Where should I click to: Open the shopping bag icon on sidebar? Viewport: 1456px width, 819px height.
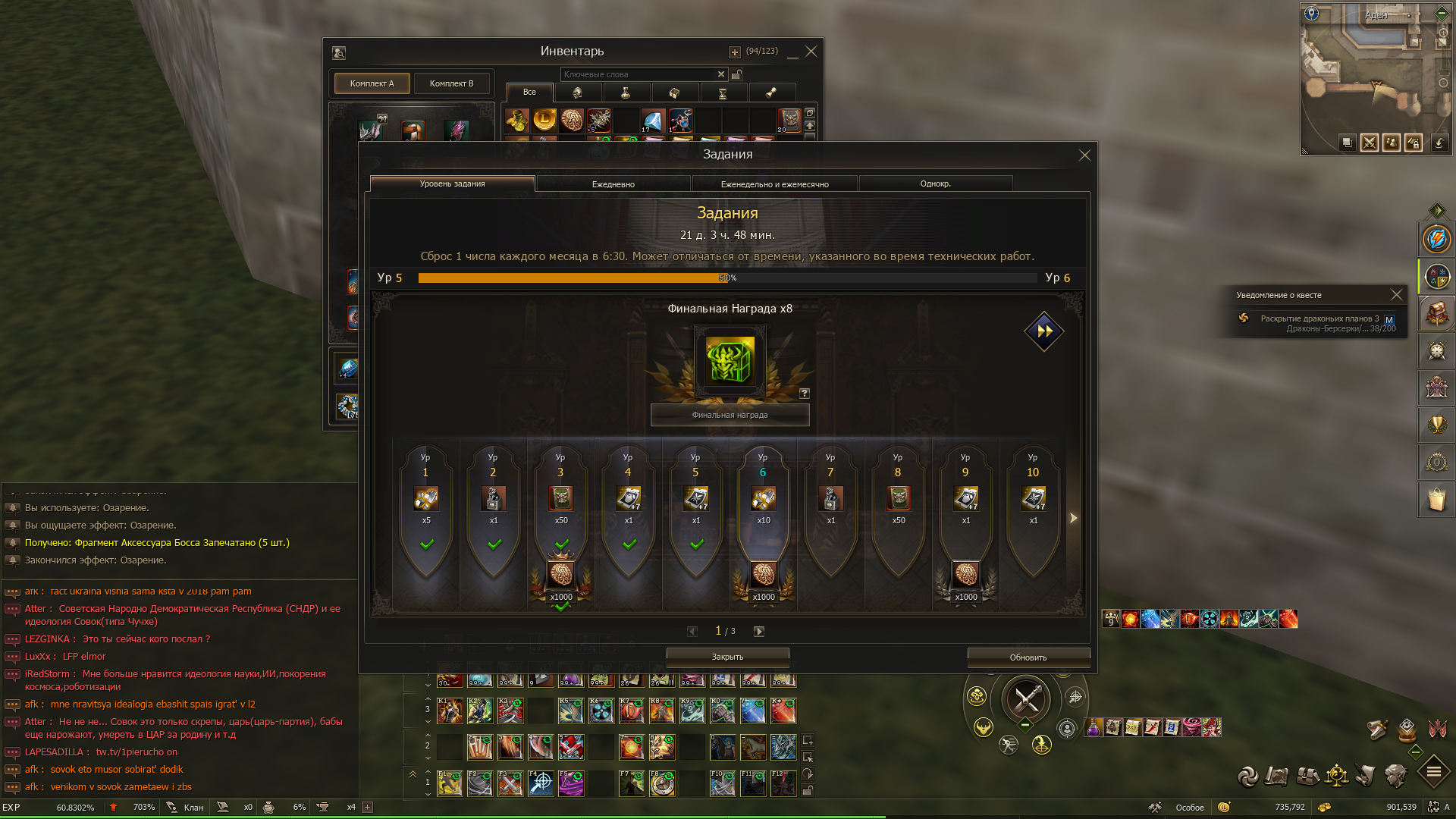[1436, 500]
